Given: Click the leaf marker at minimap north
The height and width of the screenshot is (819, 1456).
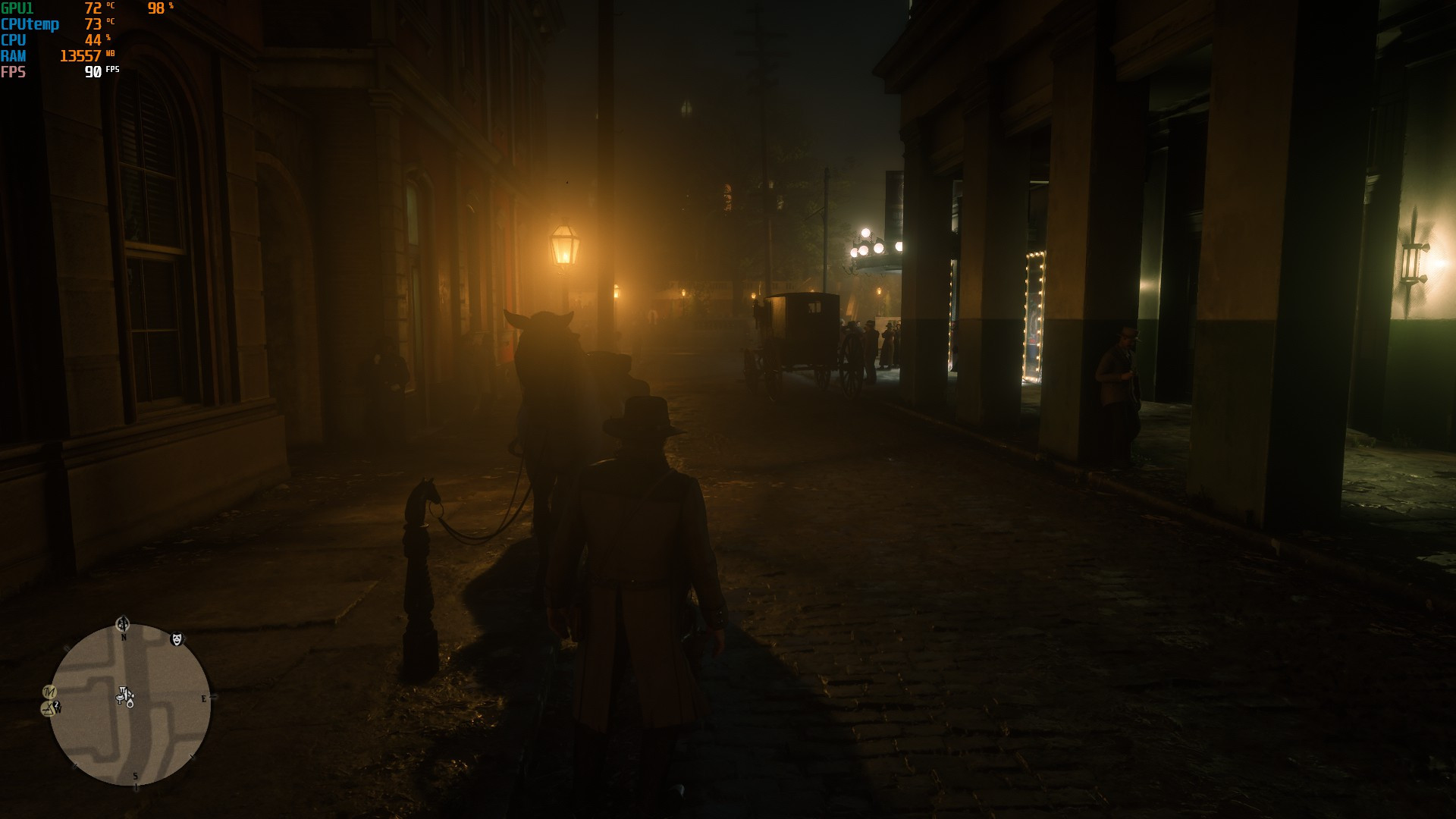Looking at the screenshot, I should coord(123,624).
